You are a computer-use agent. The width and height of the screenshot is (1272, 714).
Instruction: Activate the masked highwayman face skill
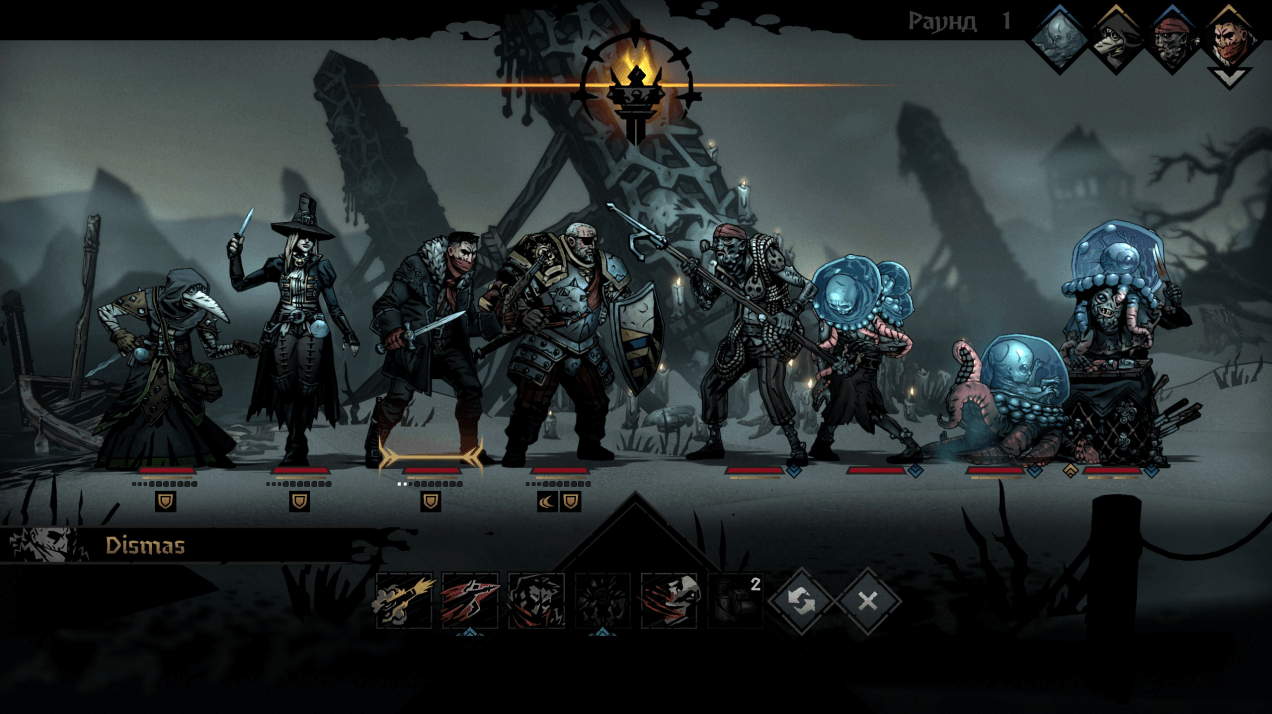[x=536, y=601]
